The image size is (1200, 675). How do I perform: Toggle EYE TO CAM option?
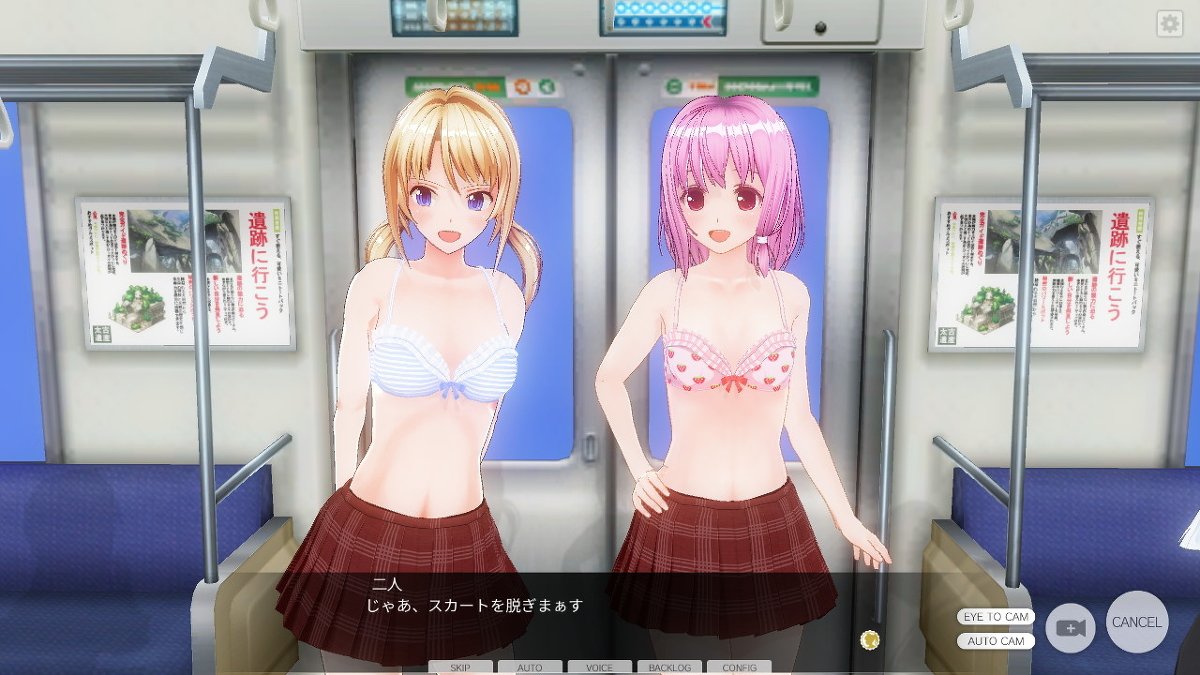coord(996,617)
